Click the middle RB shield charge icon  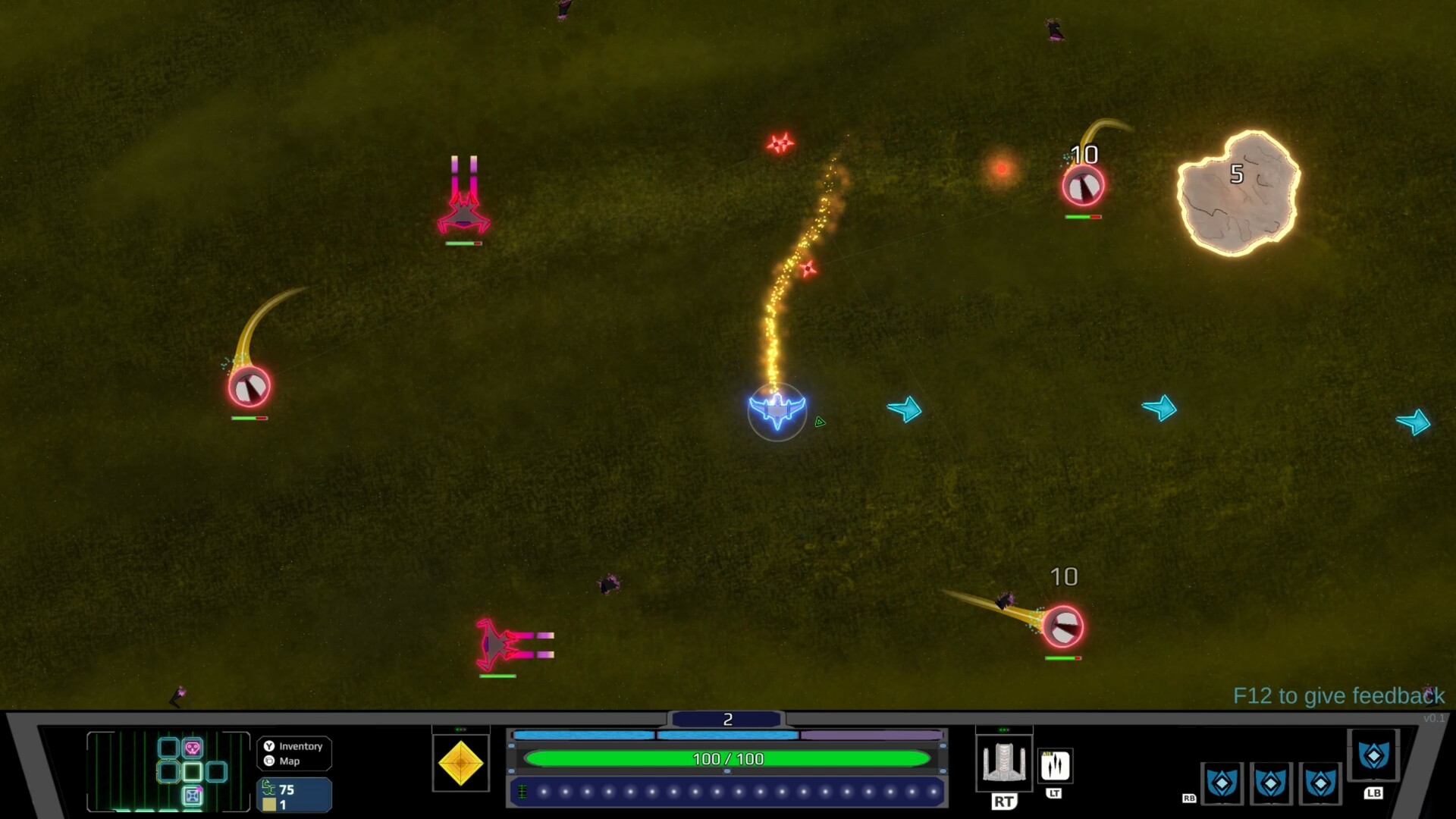[x=1272, y=785]
